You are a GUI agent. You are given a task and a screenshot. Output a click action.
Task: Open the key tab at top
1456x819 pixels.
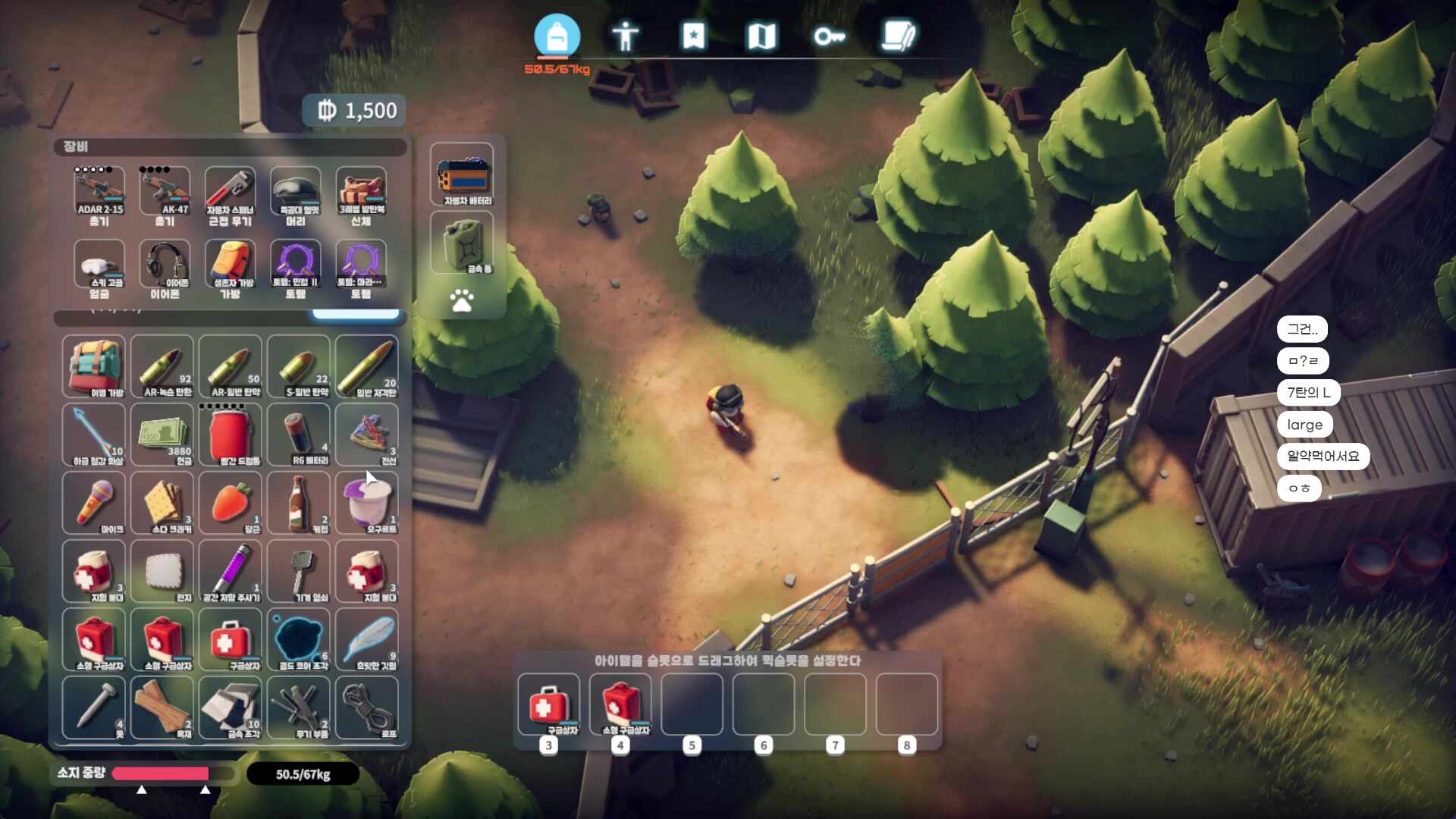tap(829, 36)
